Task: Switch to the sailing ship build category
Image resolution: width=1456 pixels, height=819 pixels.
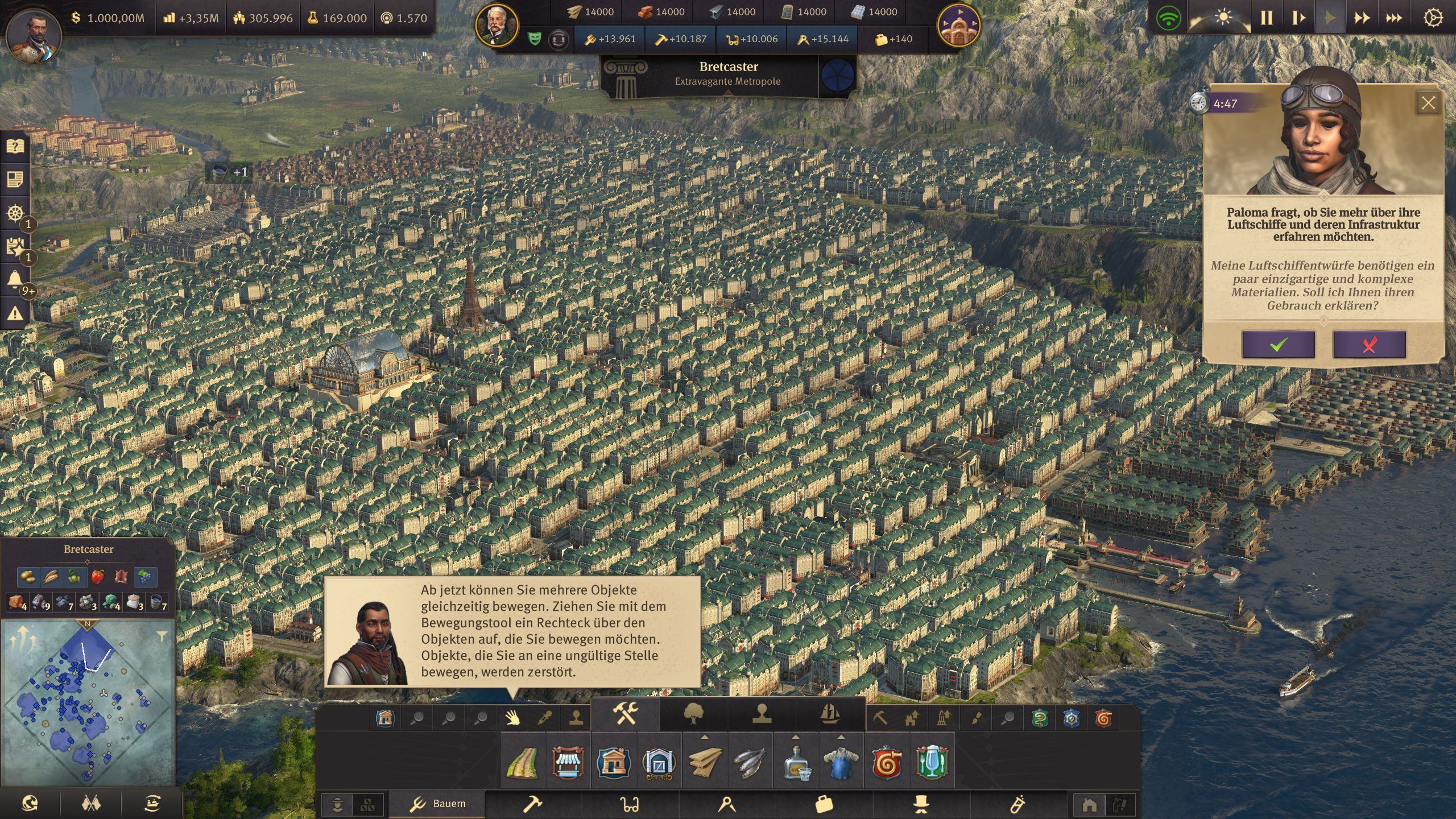Action: click(x=830, y=714)
